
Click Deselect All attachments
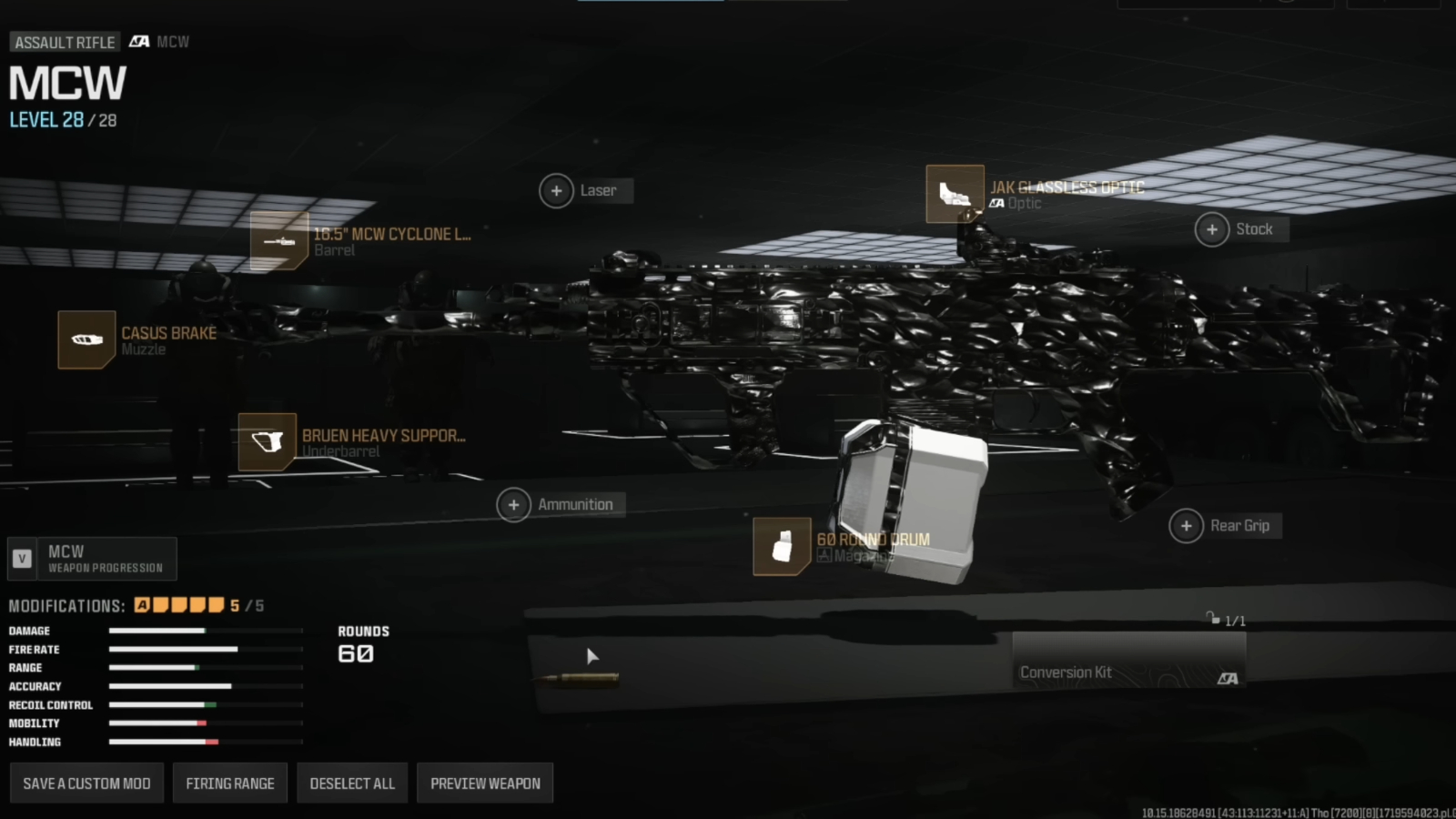(352, 784)
